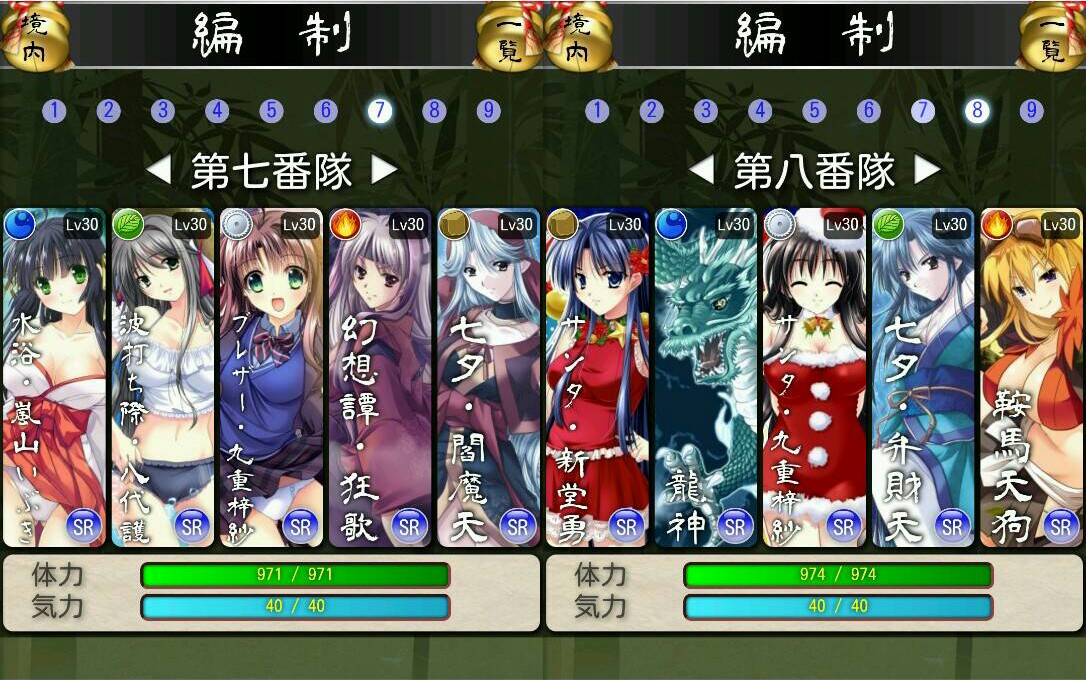Return to 境内 from the 第八番隊 panel

click(x=578, y=37)
